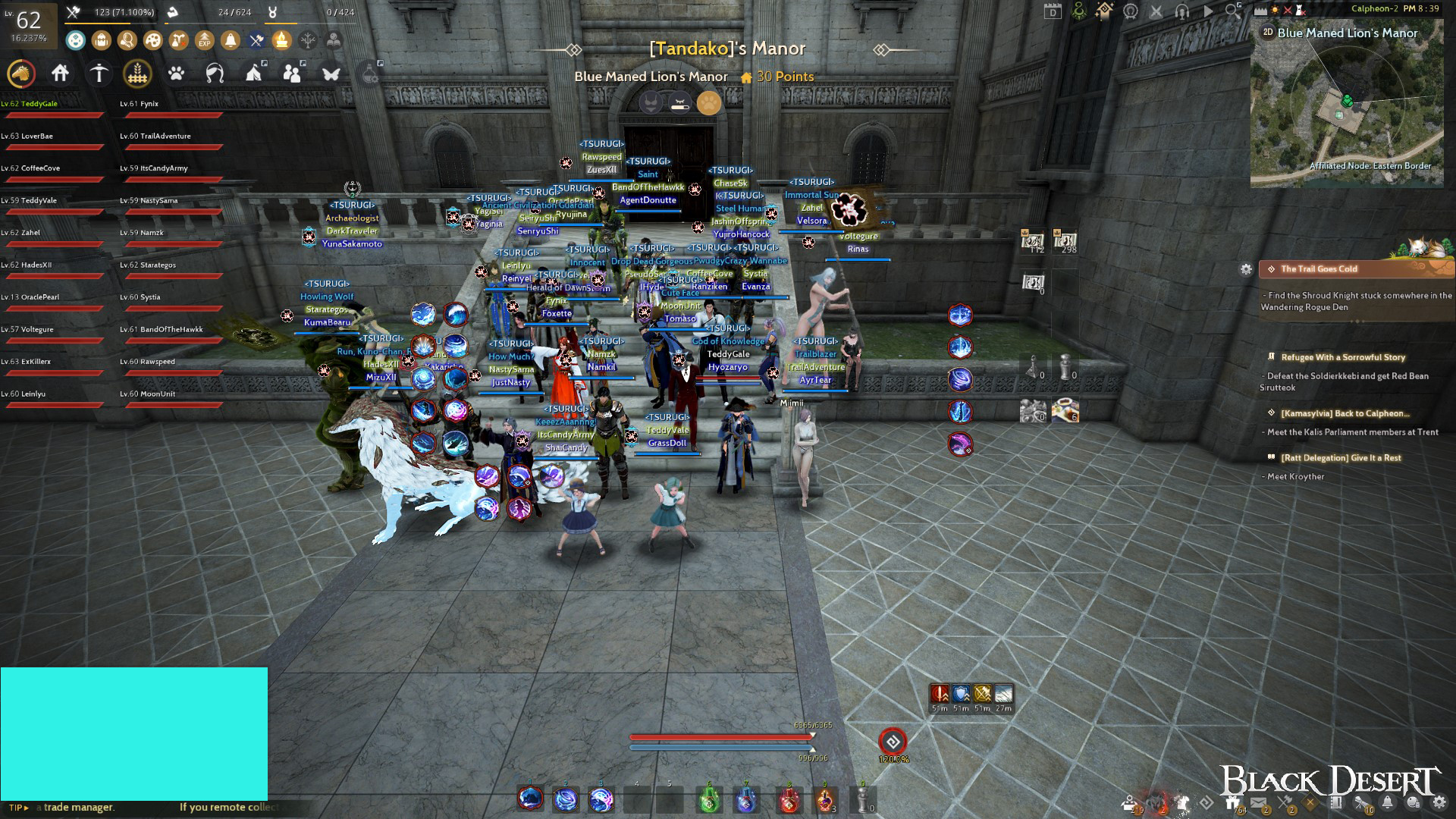Select the paw pet menu icon

(176, 75)
